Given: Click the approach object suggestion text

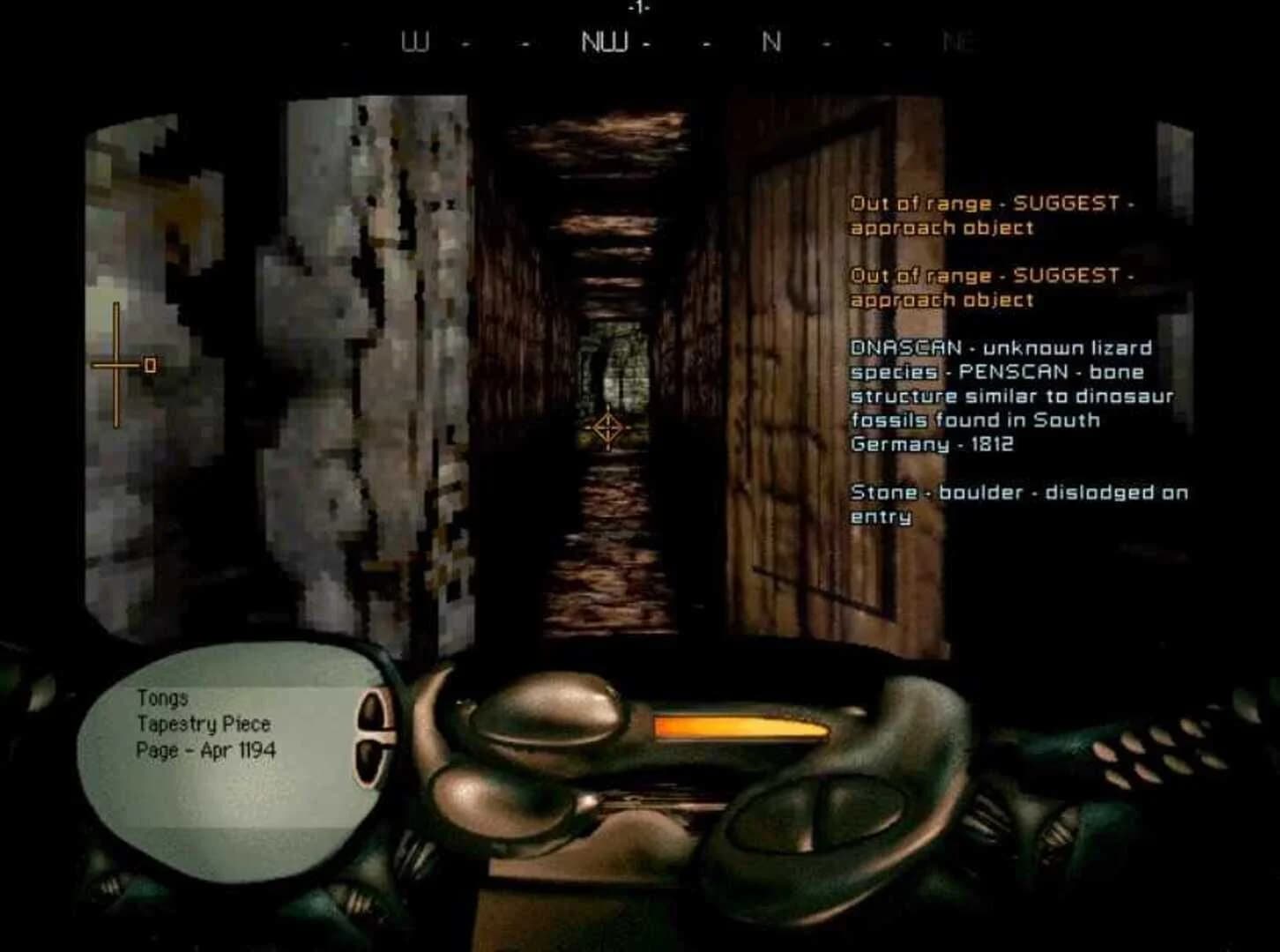Looking at the screenshot, I should tap(941, 228).
